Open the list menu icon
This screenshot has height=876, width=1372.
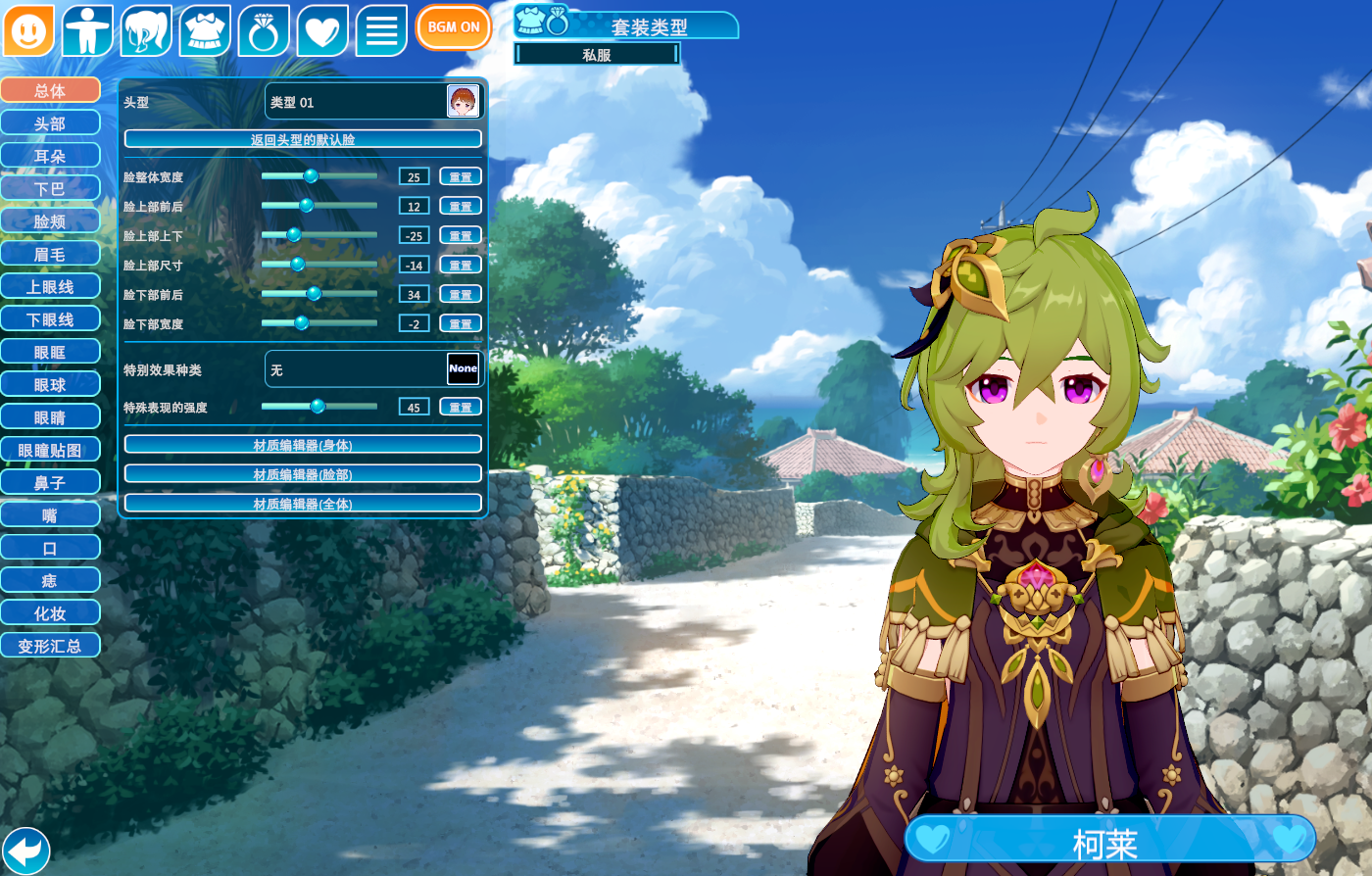(381, 30)
